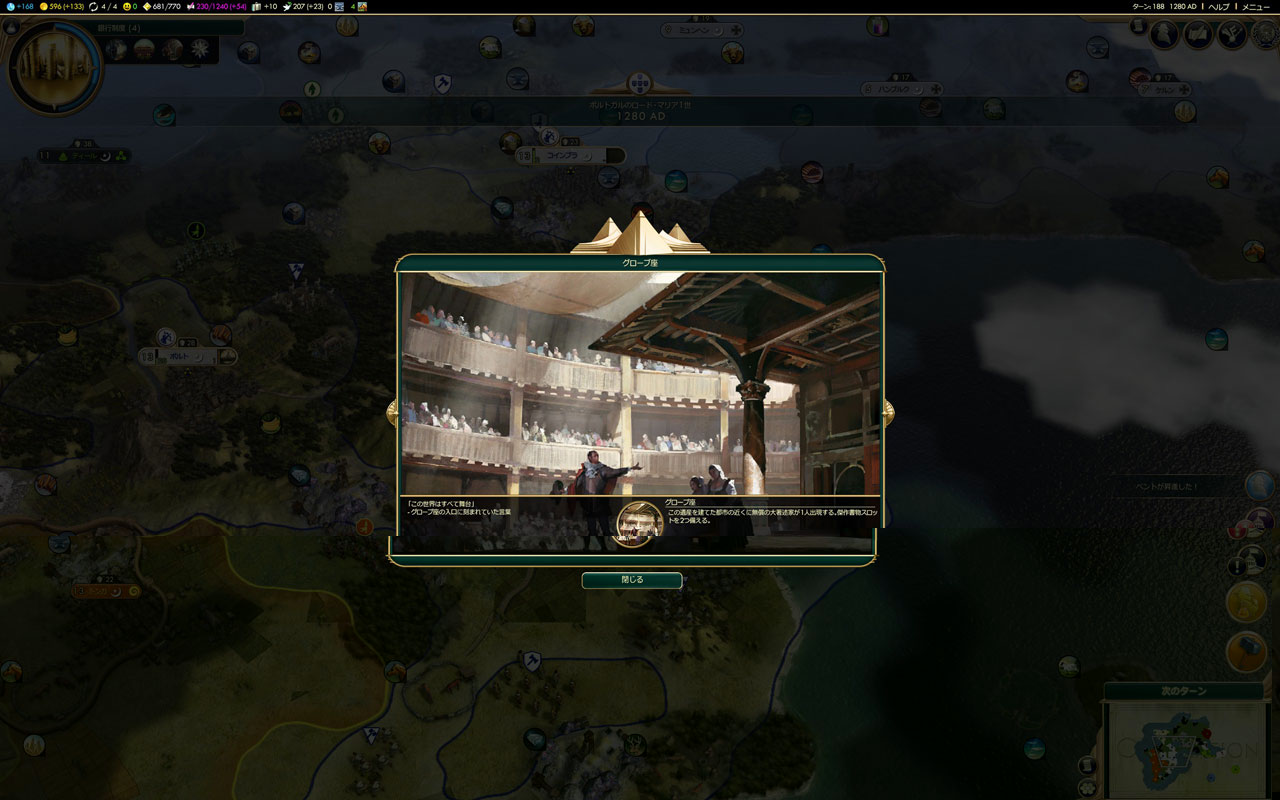Click the white dove faith counter
The image size is (1280, 800).
[x=304, y=6]
